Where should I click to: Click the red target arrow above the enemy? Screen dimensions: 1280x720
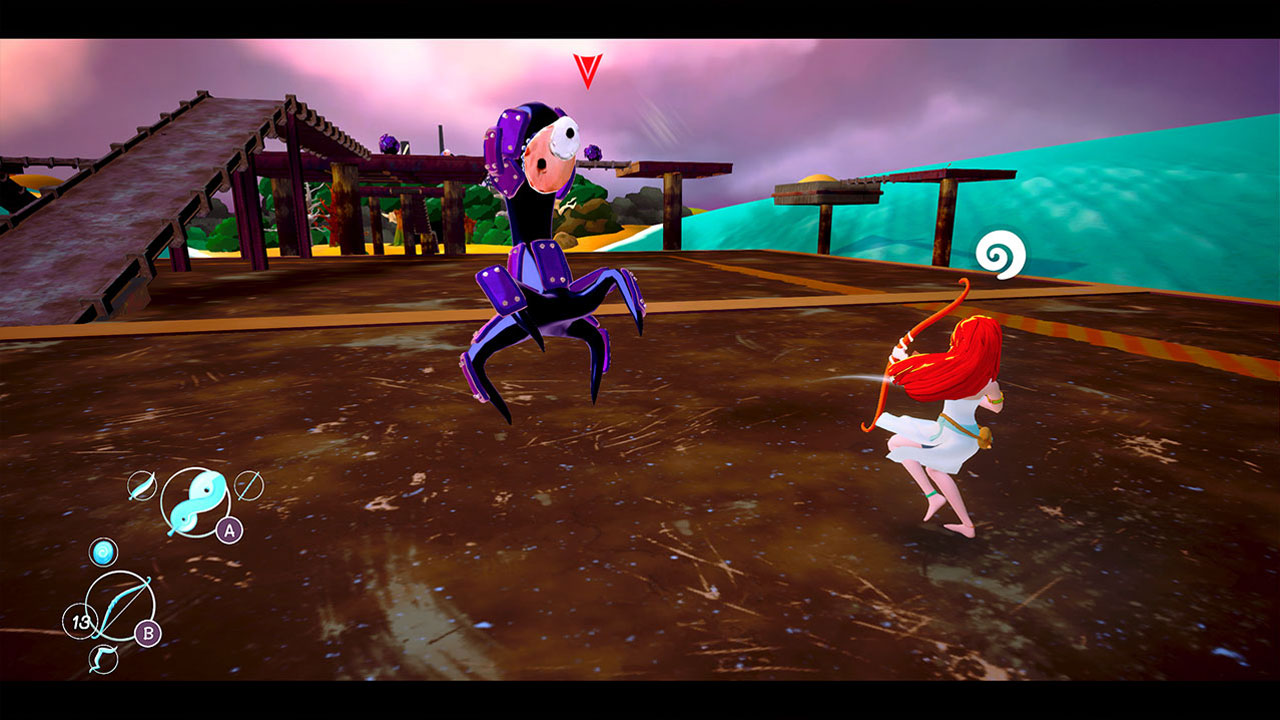click(586, 69)
